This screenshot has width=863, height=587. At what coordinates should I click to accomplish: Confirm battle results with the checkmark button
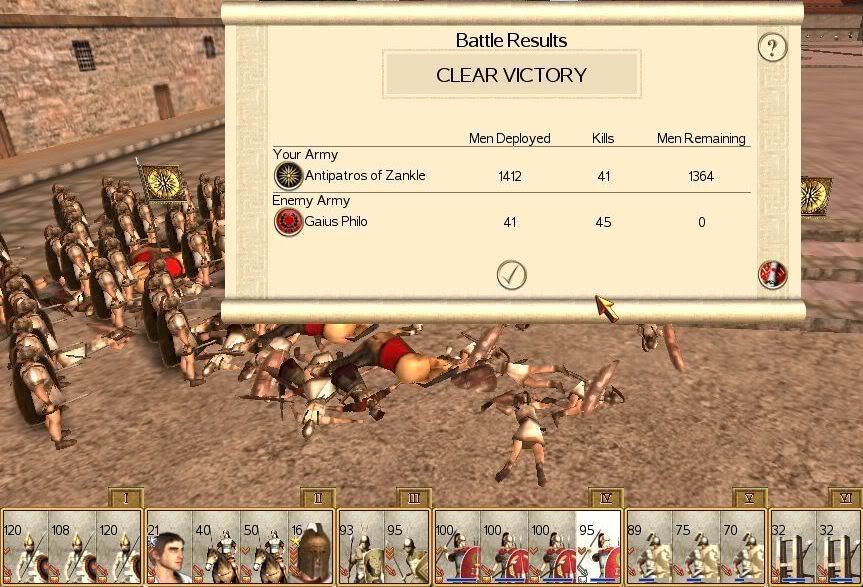pos(512,274)
